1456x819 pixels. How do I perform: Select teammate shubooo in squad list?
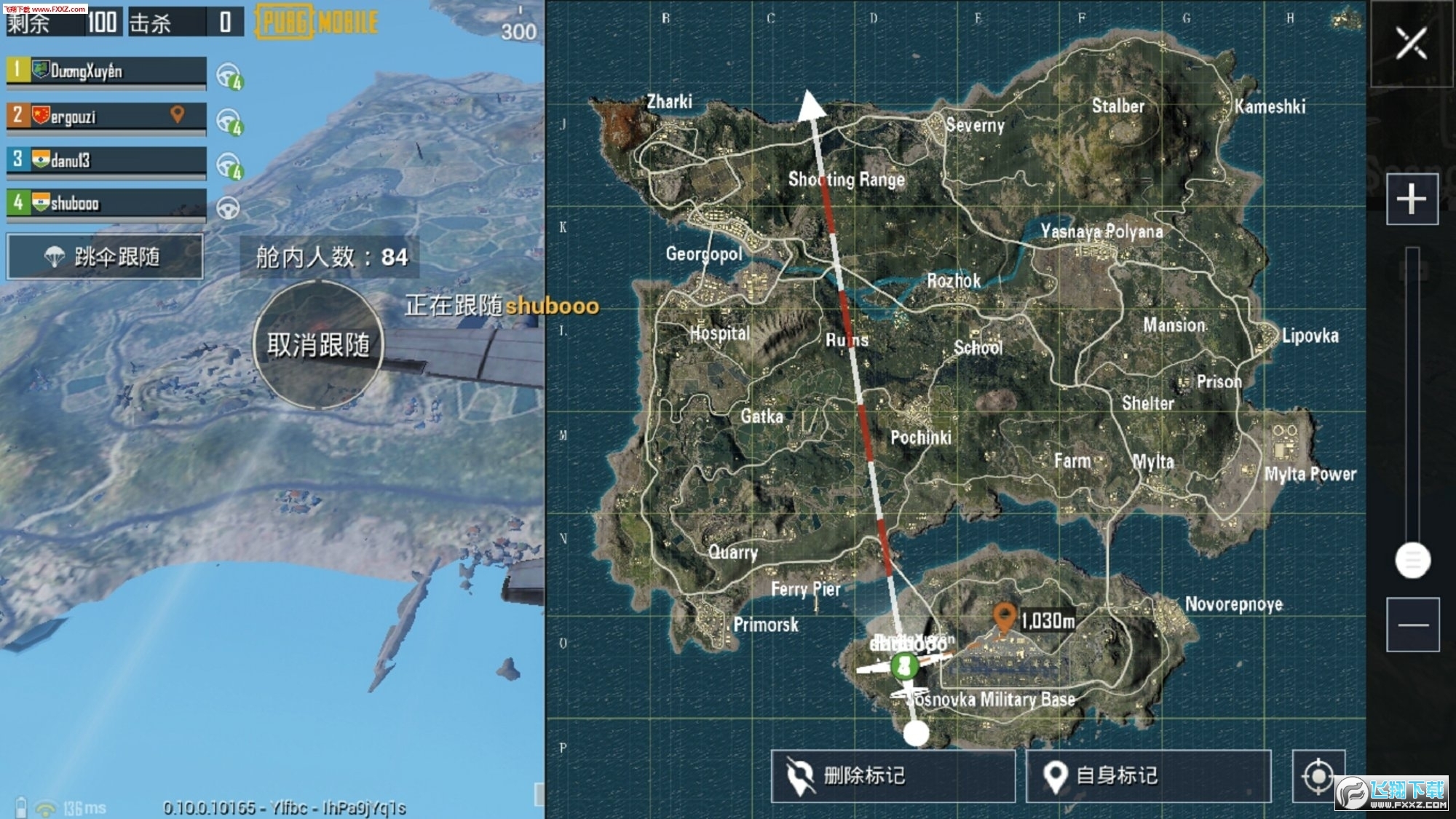pos(106,203)
